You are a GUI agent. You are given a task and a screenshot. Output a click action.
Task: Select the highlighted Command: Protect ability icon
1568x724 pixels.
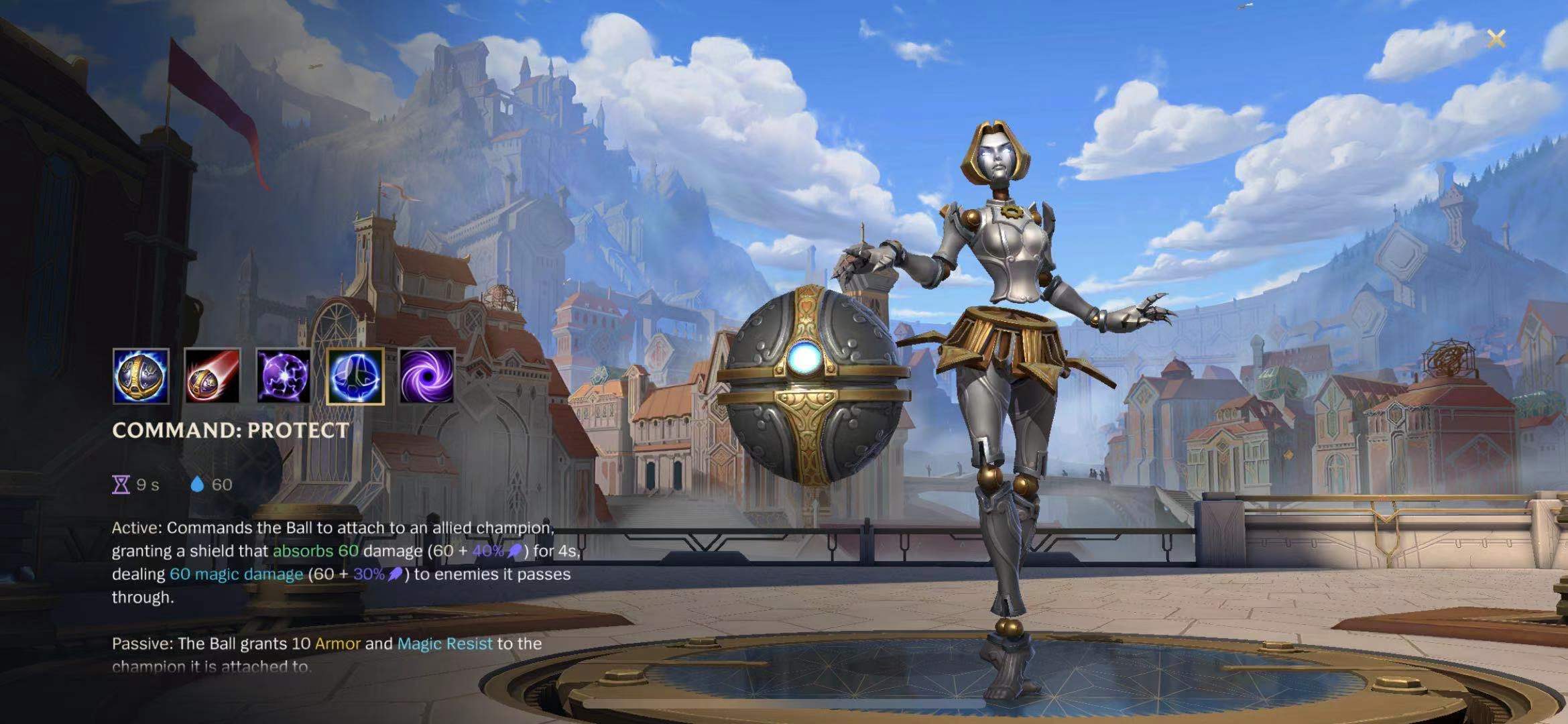[x=355, y=376]
